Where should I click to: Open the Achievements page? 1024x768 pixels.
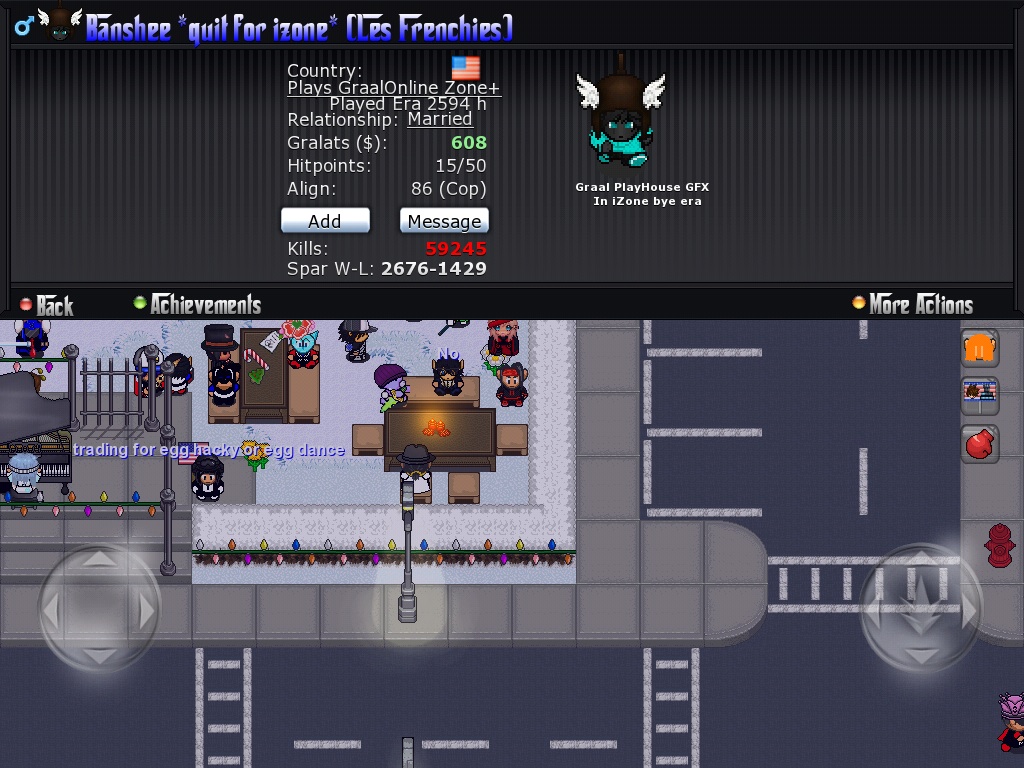(197, 305)
